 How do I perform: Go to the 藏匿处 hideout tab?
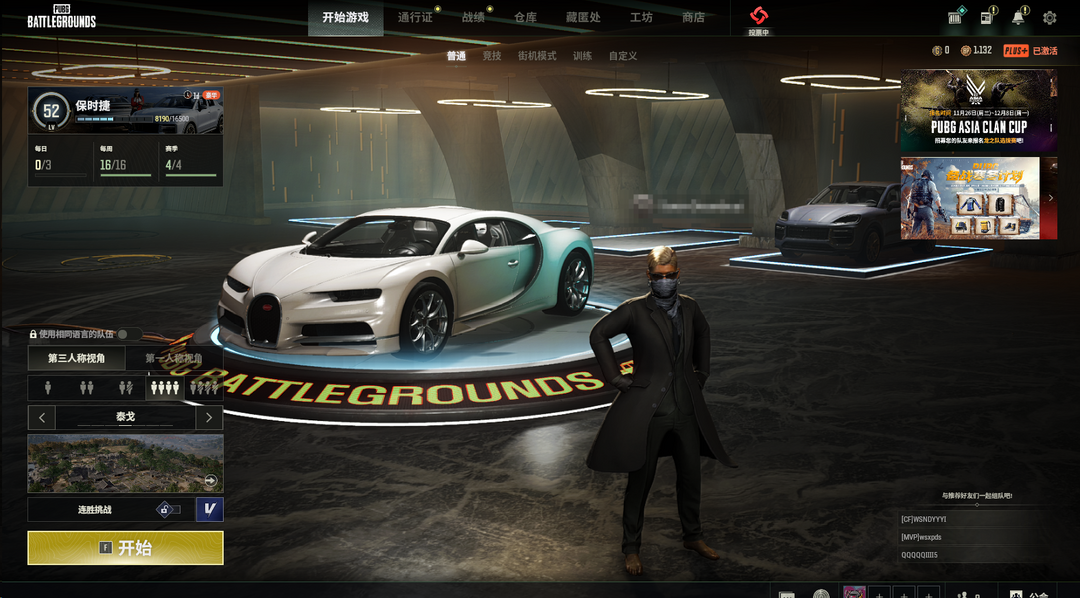[x=583, y=17]
